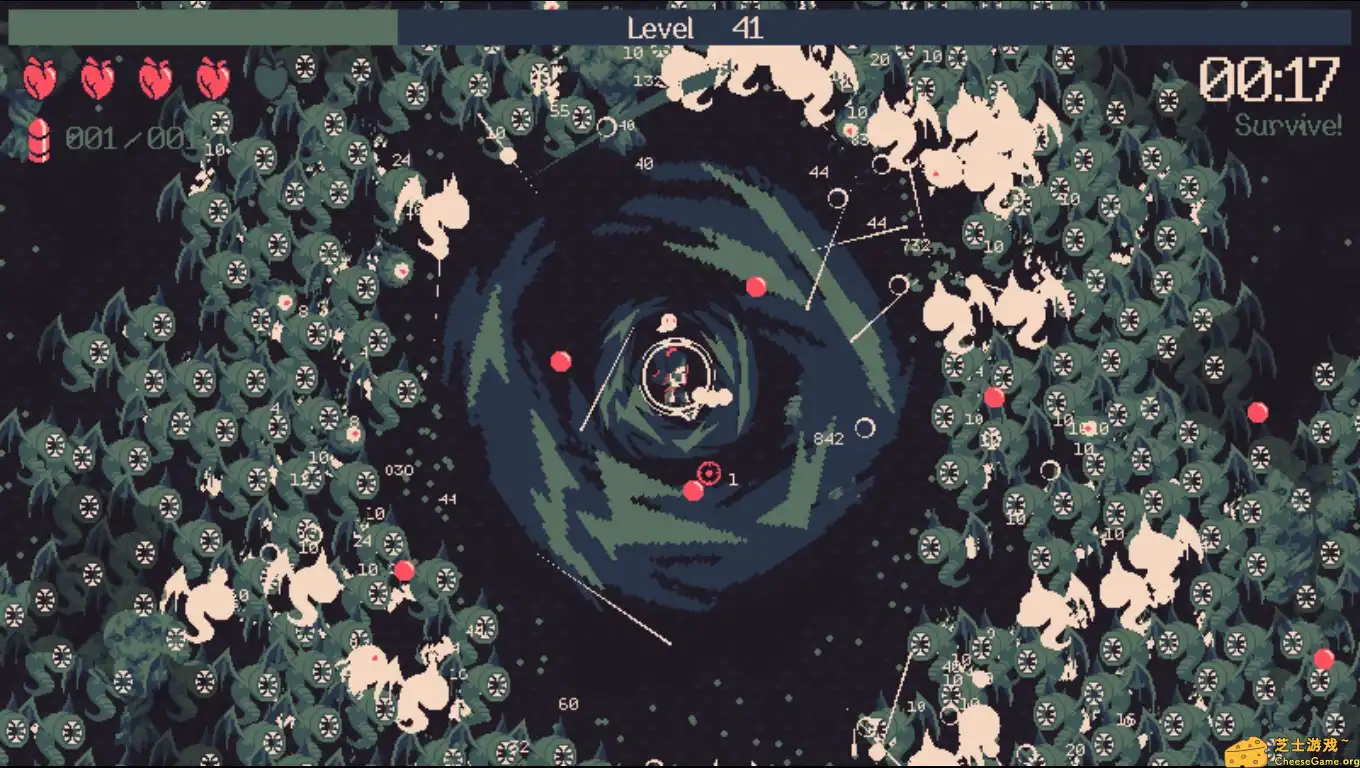Click the red ammo bullet icon

click(40, 137)
